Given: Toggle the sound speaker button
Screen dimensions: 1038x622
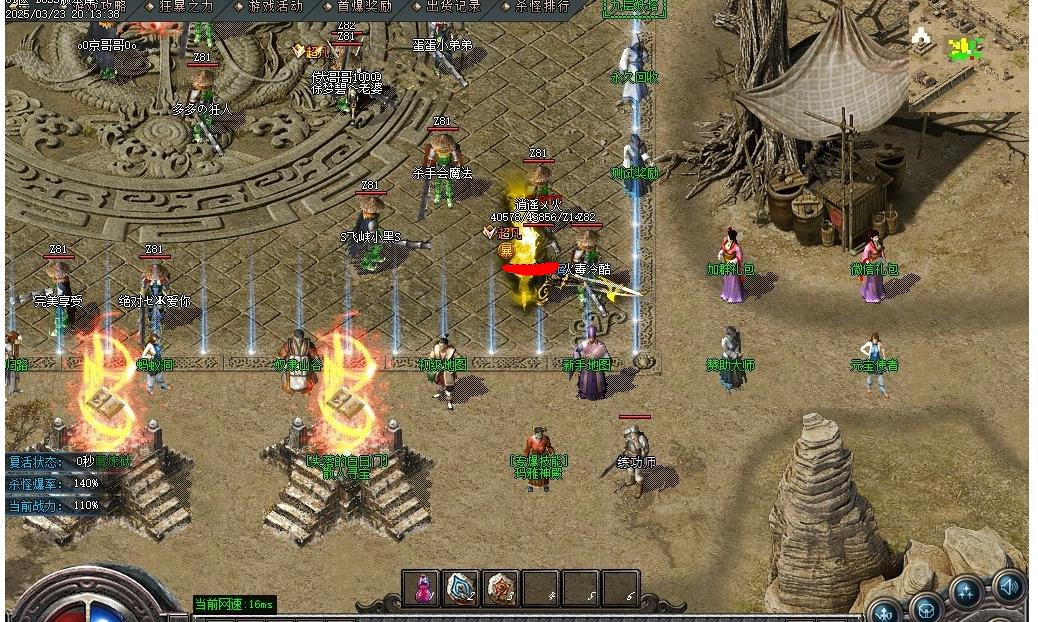Looking at the screenshot, I should tap(1009, 586).
